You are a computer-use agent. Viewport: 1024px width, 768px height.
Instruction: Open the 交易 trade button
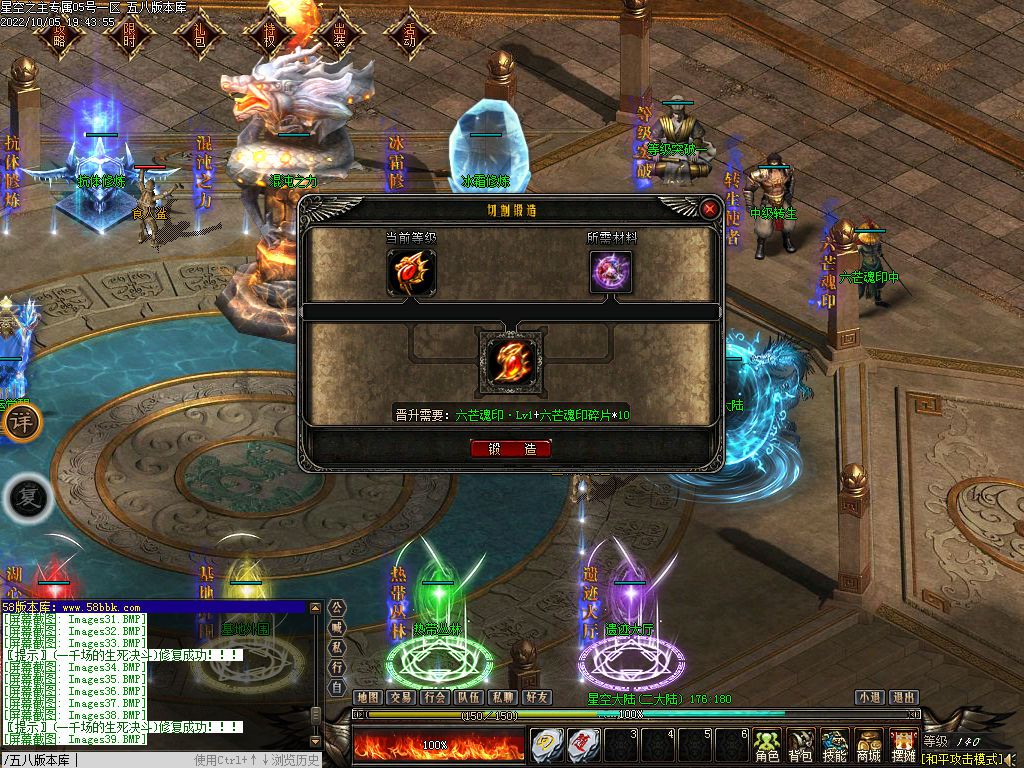pos(402,697)
